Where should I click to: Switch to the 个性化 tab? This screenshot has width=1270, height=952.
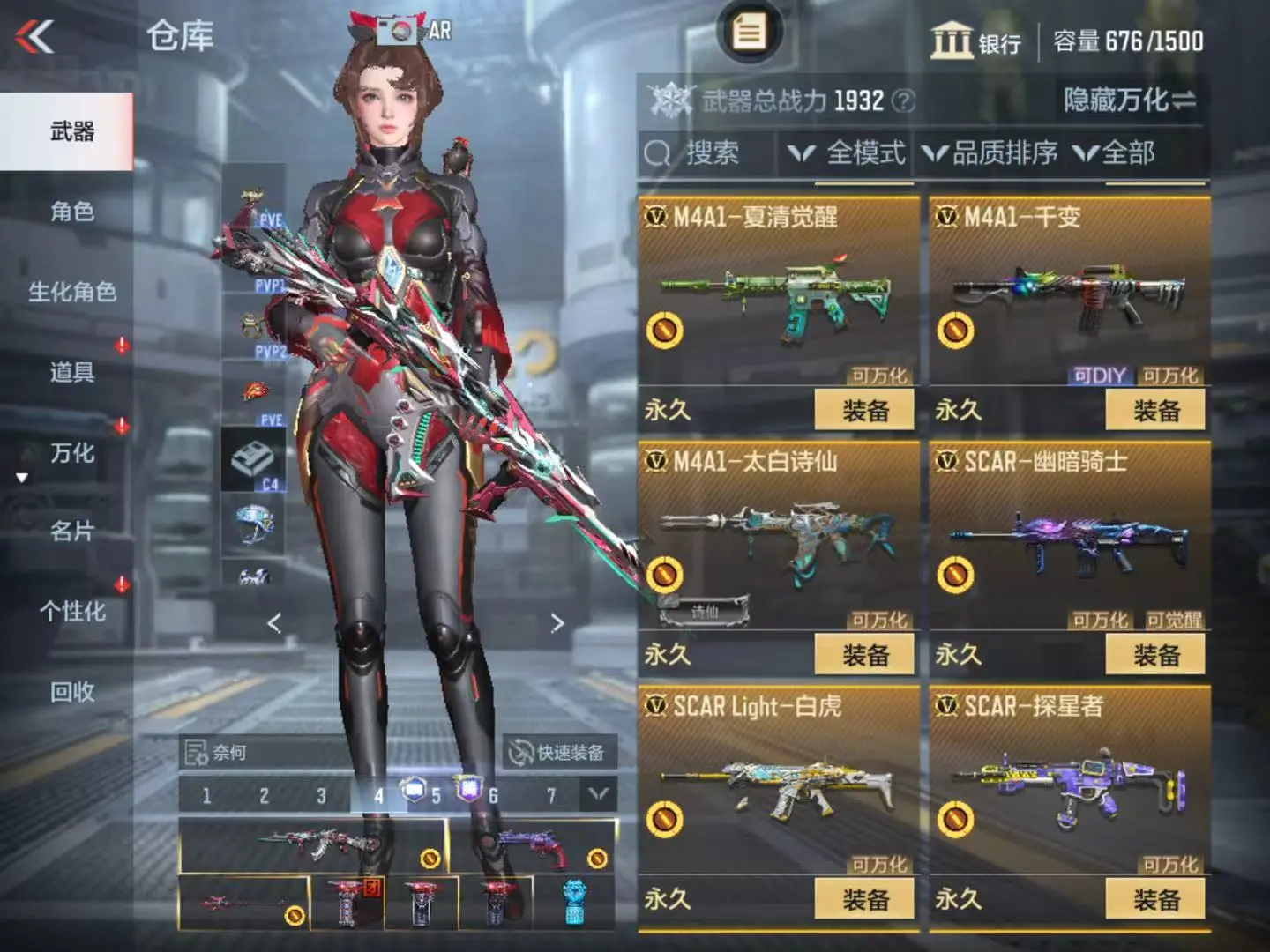[71, 612]
